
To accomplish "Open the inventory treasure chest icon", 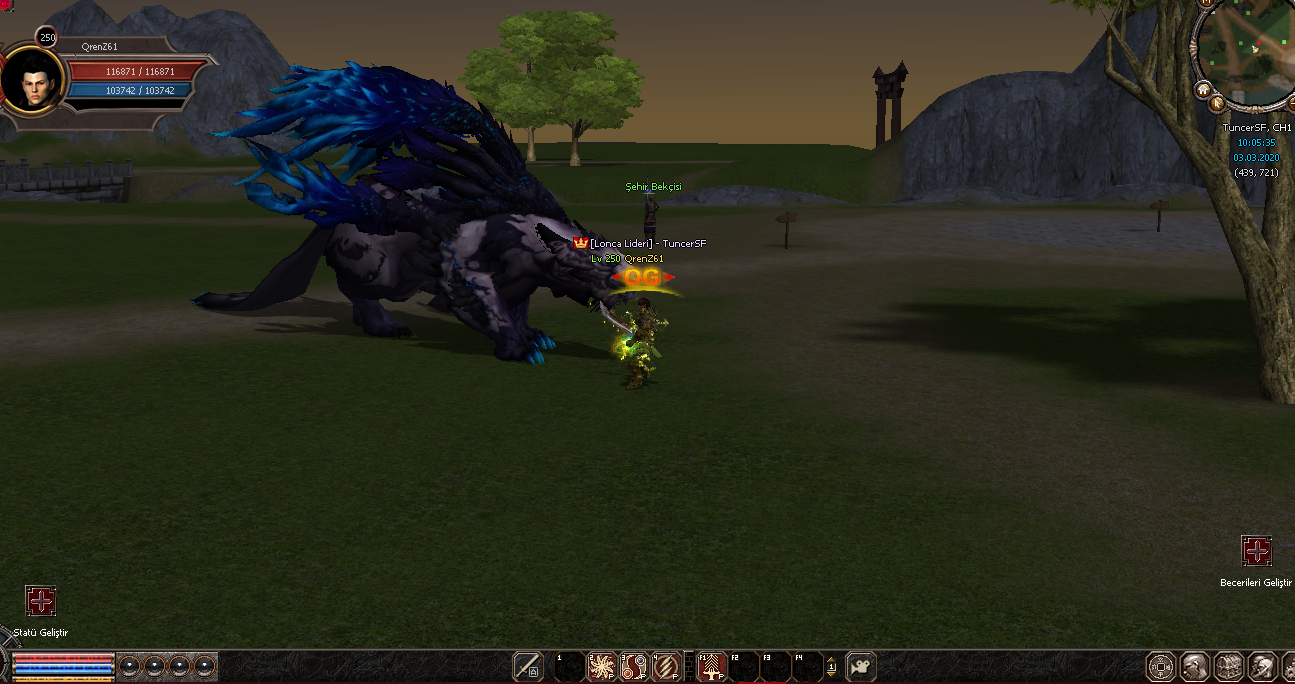I will 1228,666.
